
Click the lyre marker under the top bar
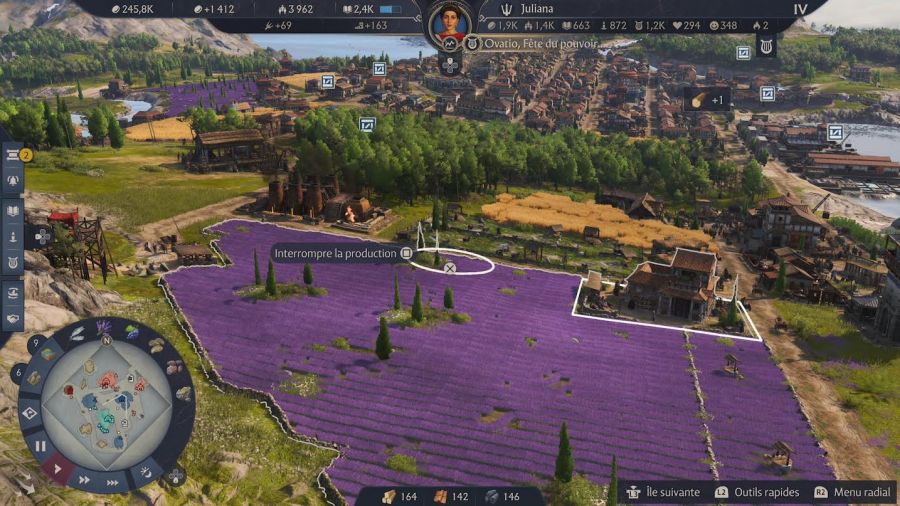[766, 46]
